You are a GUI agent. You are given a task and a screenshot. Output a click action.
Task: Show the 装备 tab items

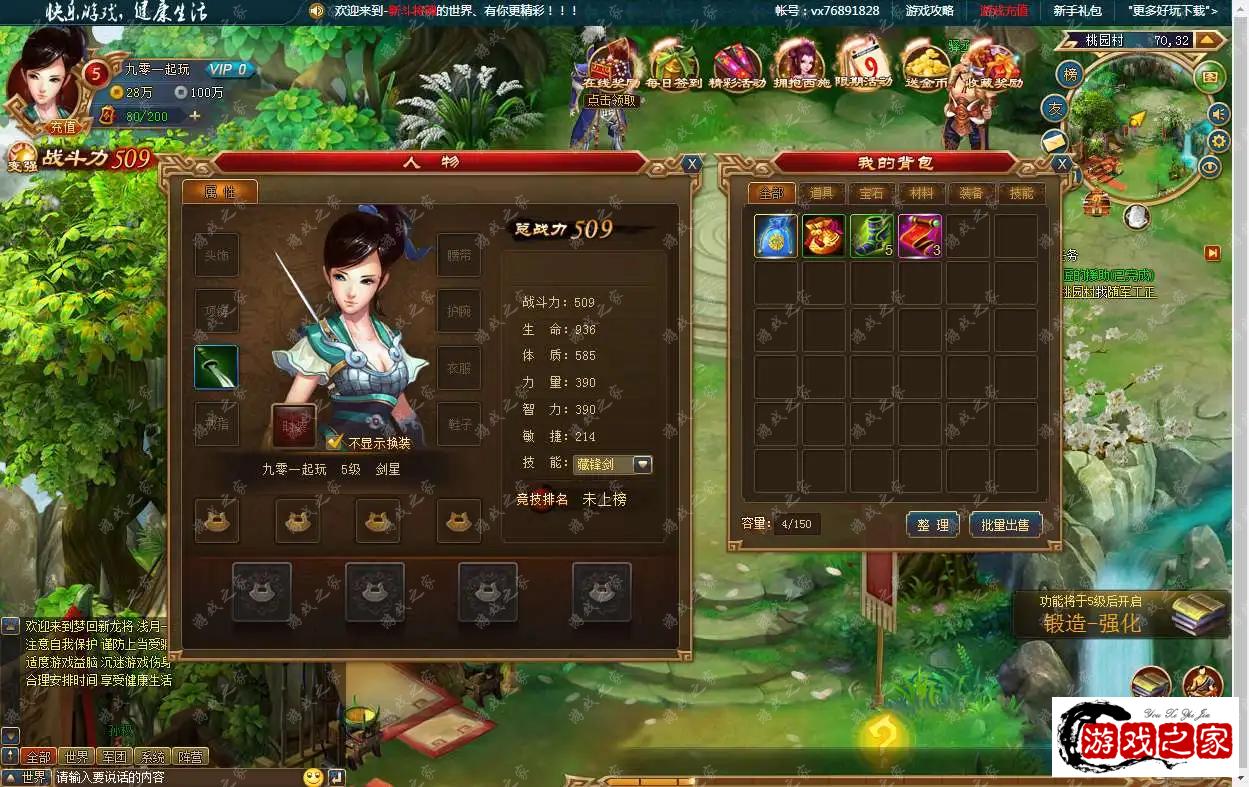click(970, 193)
